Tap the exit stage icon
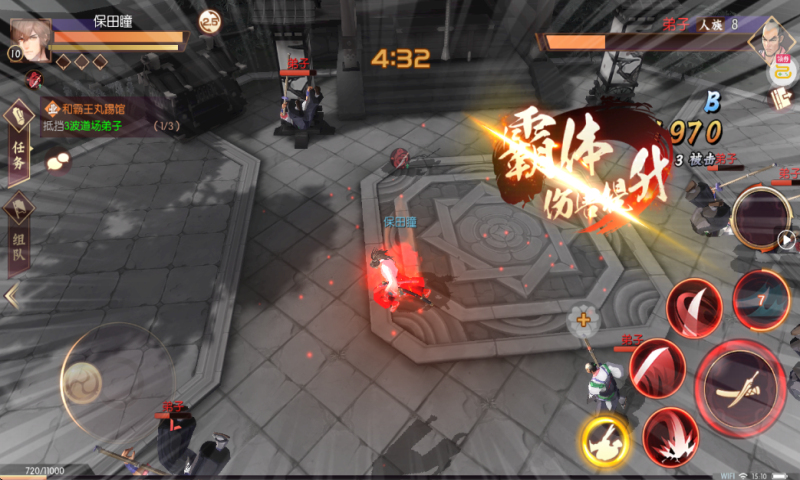Screen dimensions: 800x480 pyautogui.click(x=780, y=98)
